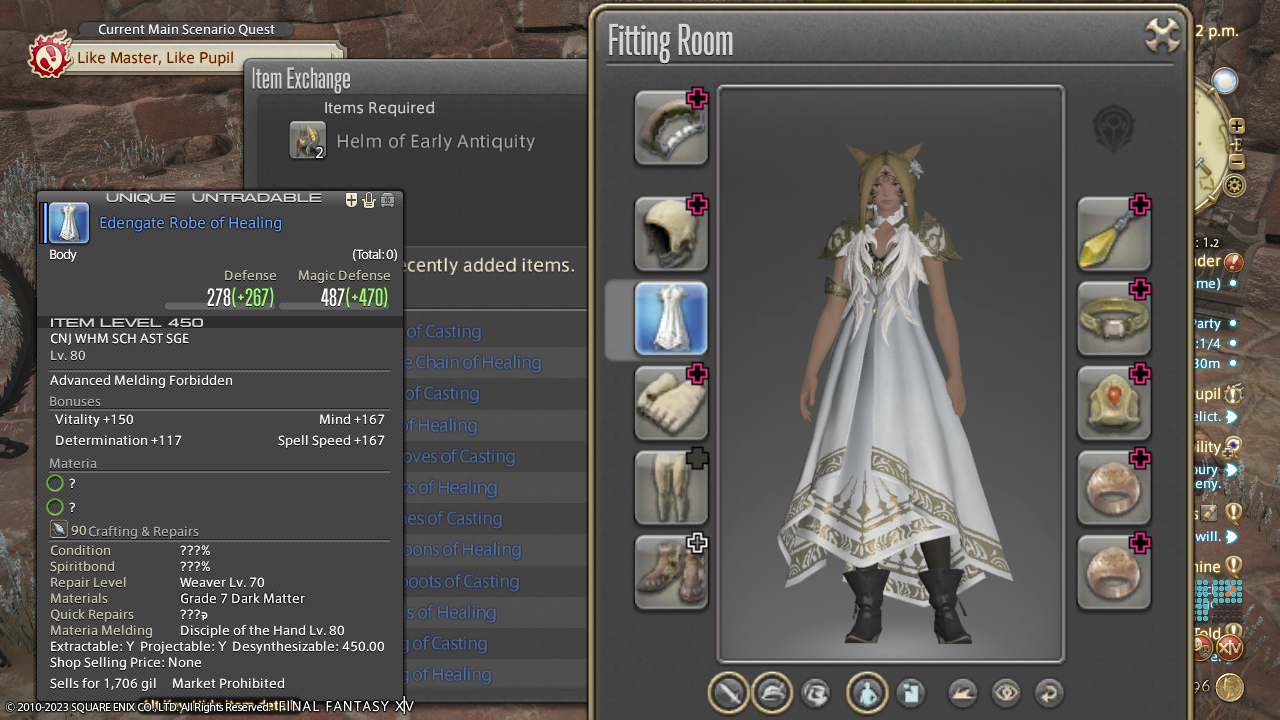1280x720 pixels.
Task: Open the Like Master, Like Pupil quest
Action: (x=155, y=58)
